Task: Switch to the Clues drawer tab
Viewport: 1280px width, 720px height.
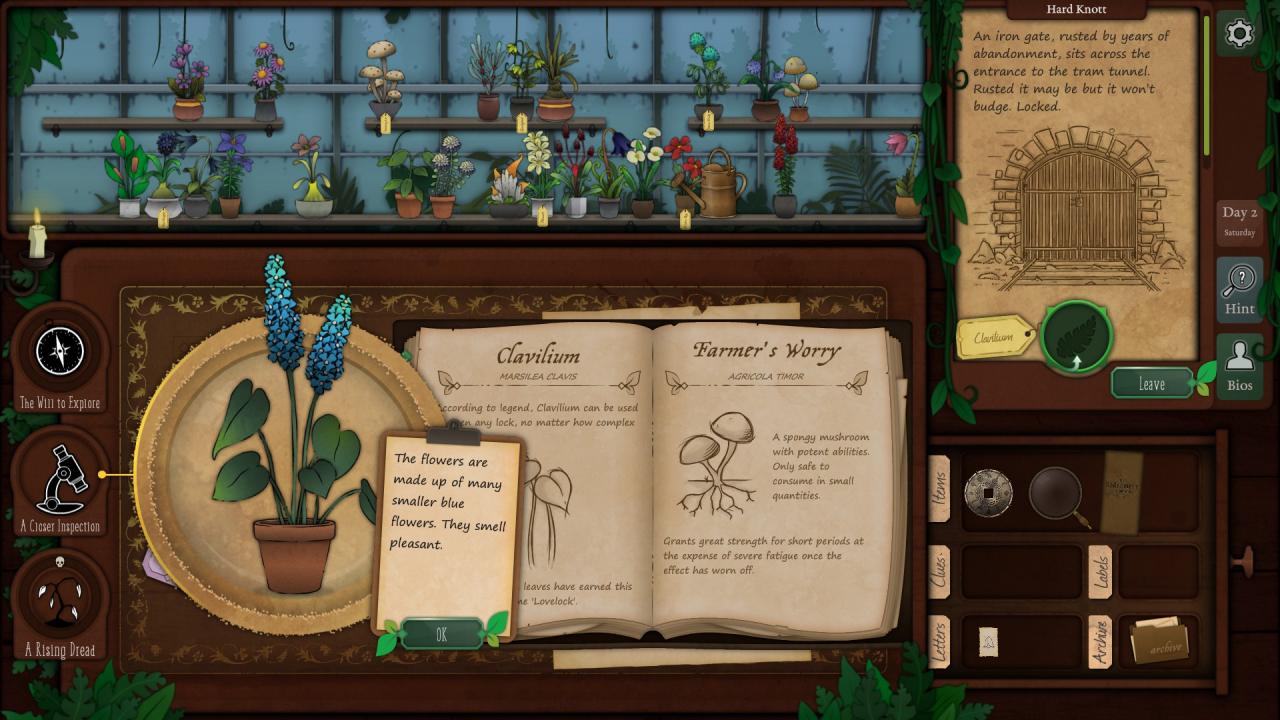Action: (x=939, y=571)
